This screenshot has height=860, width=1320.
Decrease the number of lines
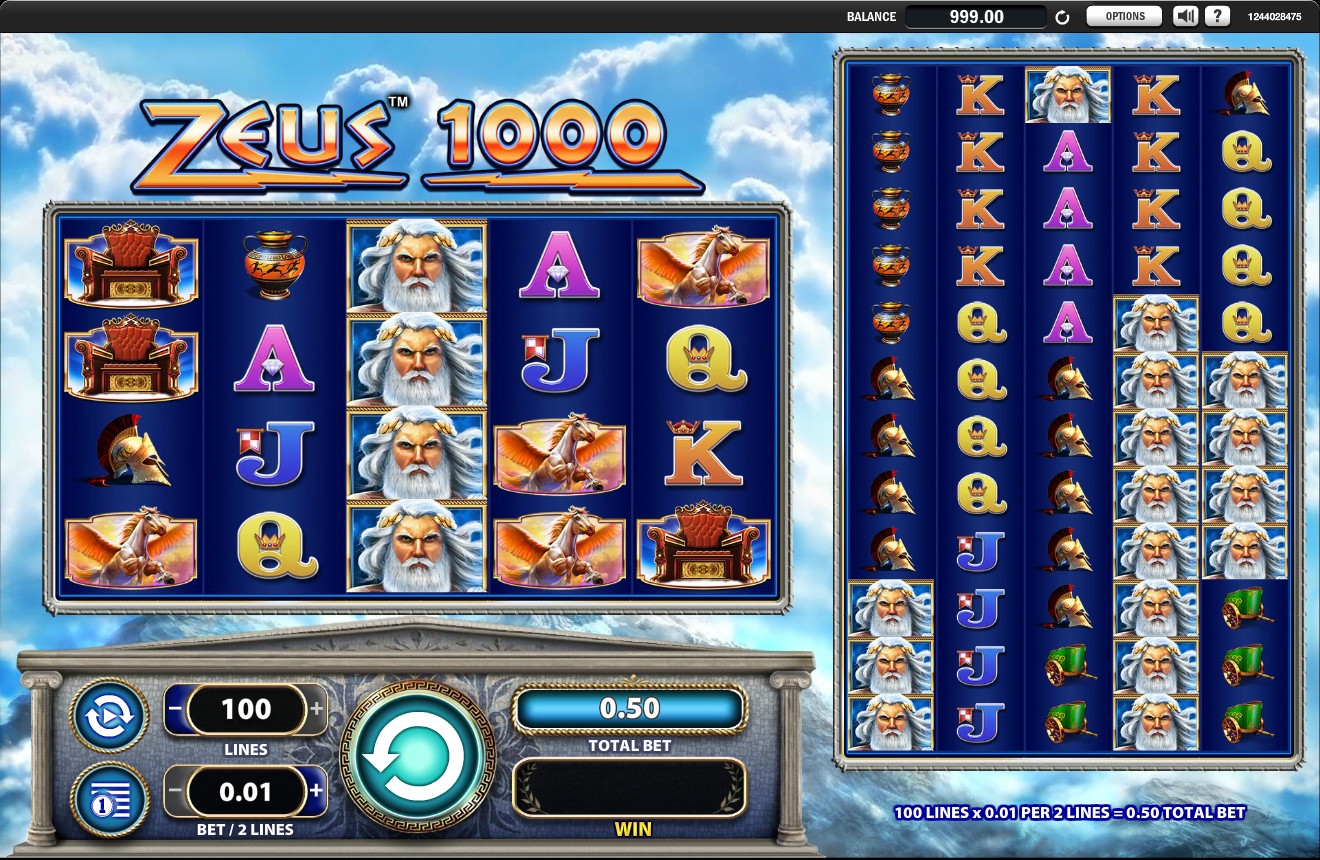174,710
